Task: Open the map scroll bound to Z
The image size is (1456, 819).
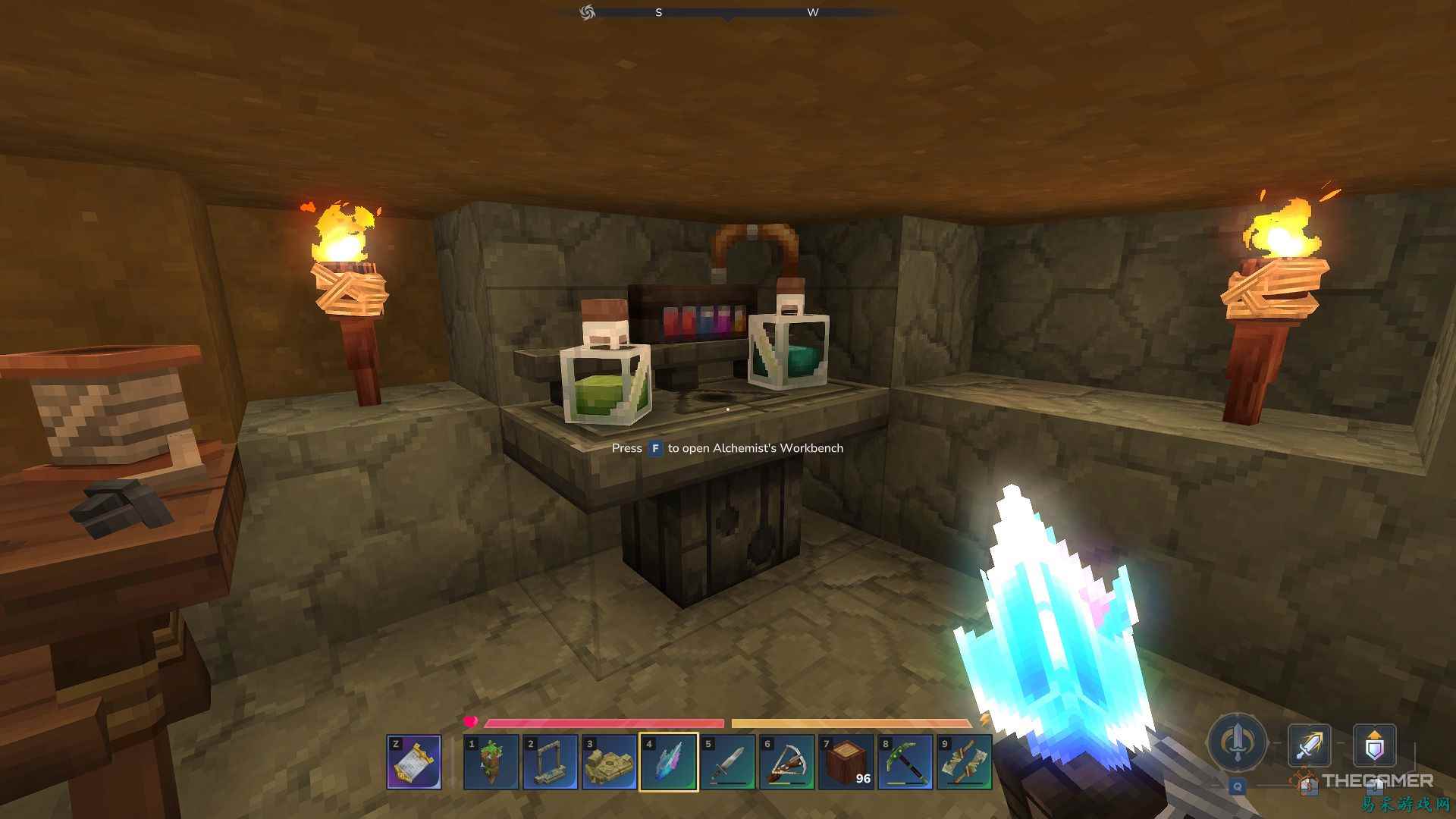Action: click(x=416, y=762)
